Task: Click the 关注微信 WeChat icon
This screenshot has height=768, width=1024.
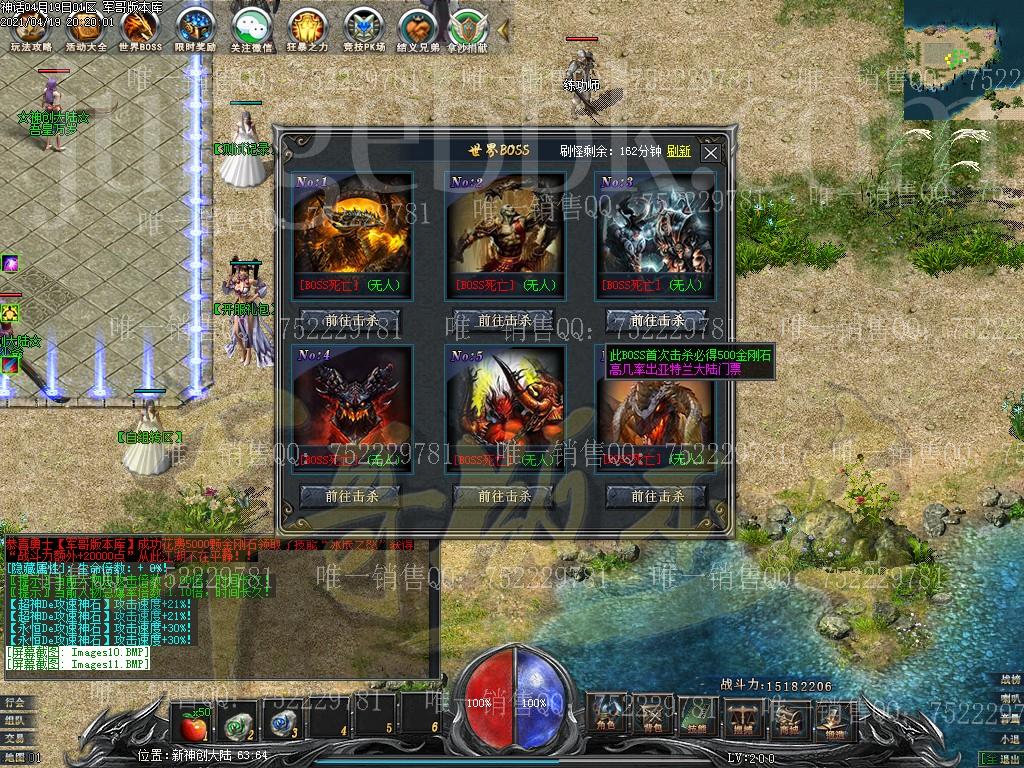Action: point(251,27)
